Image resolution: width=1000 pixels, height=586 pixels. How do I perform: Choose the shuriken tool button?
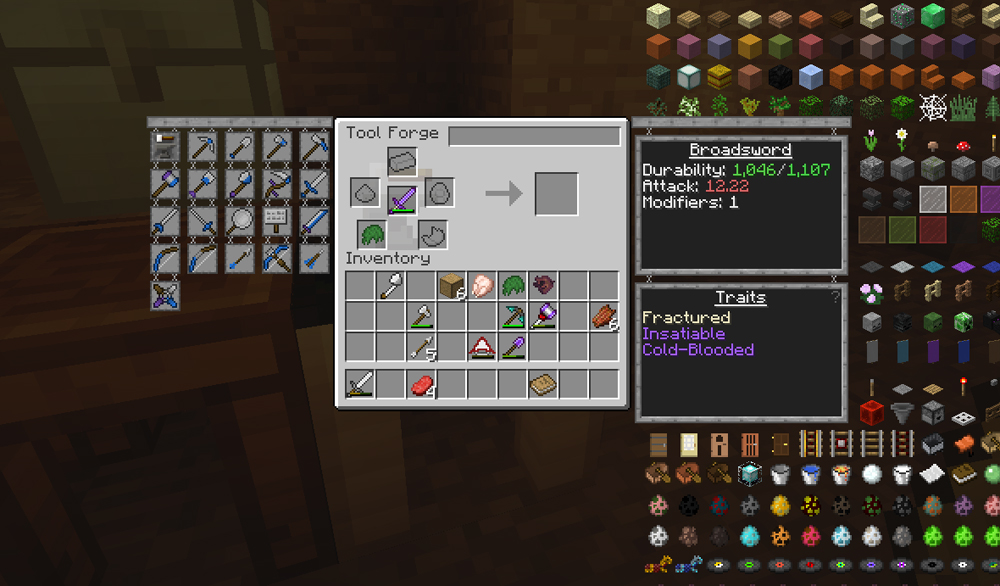tap(165, 295)
